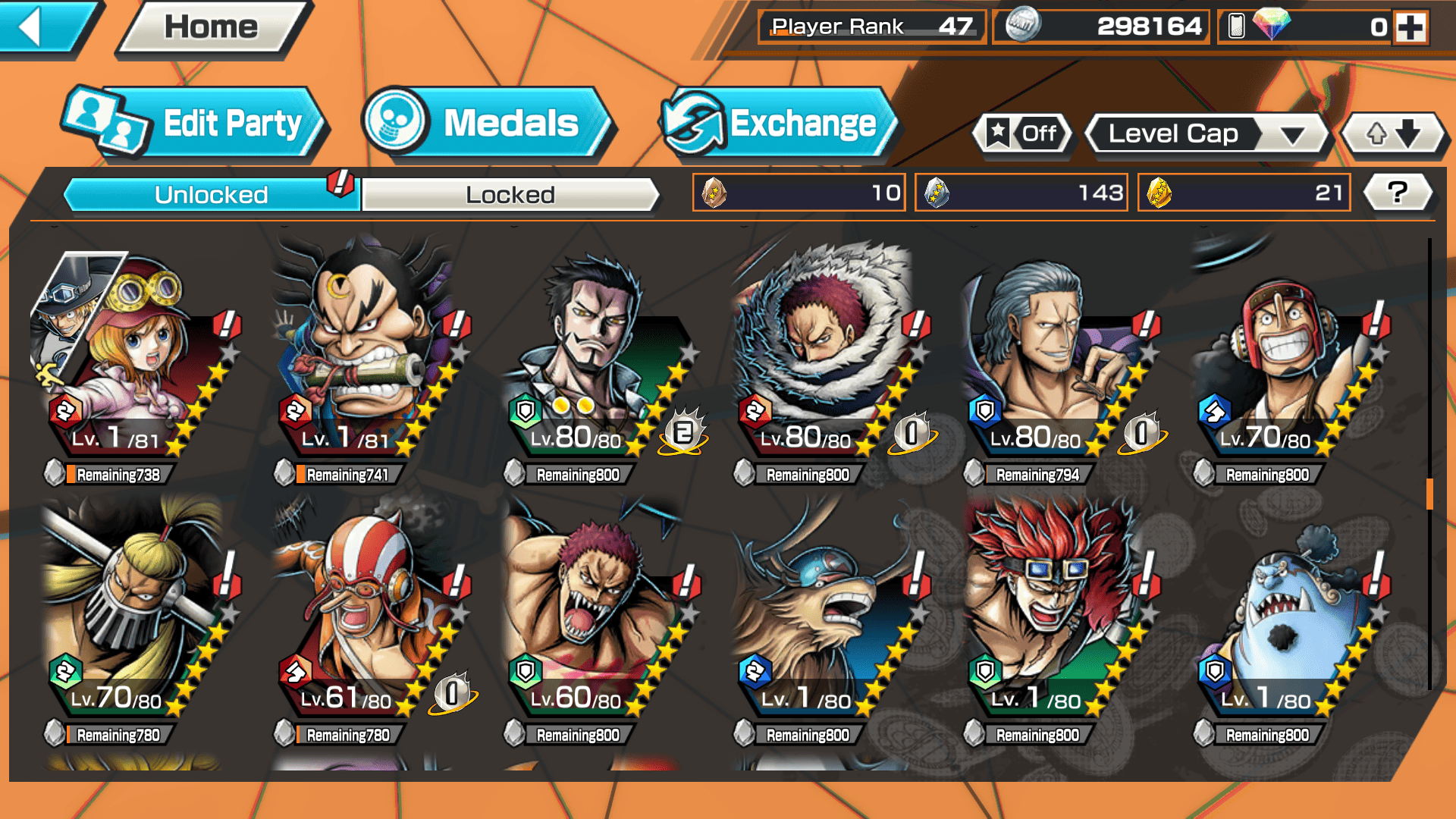Switch to the Locked tab

[x=510, y=195]
